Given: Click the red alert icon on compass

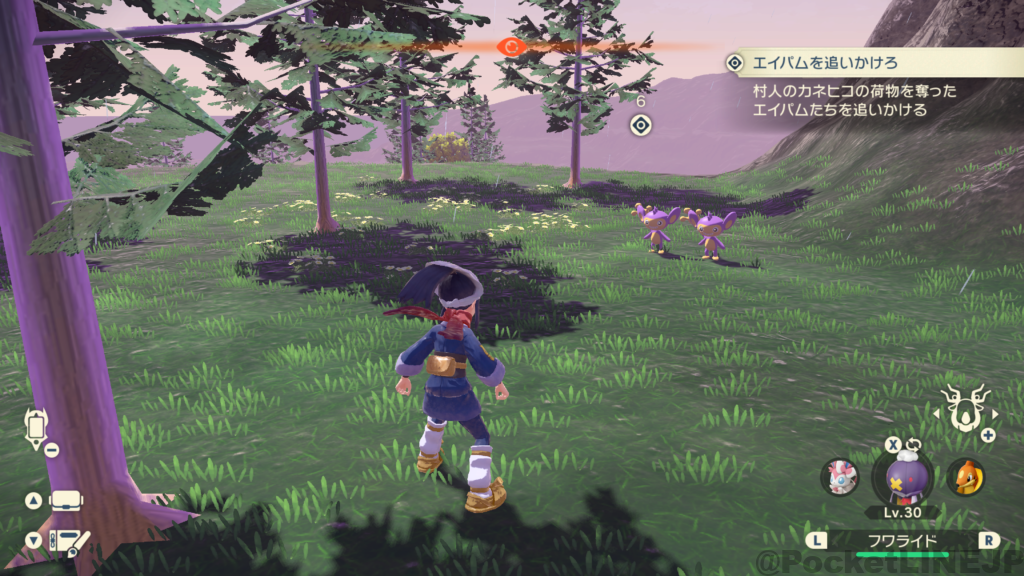Looking at the screenshot, I should click(513, 46).
